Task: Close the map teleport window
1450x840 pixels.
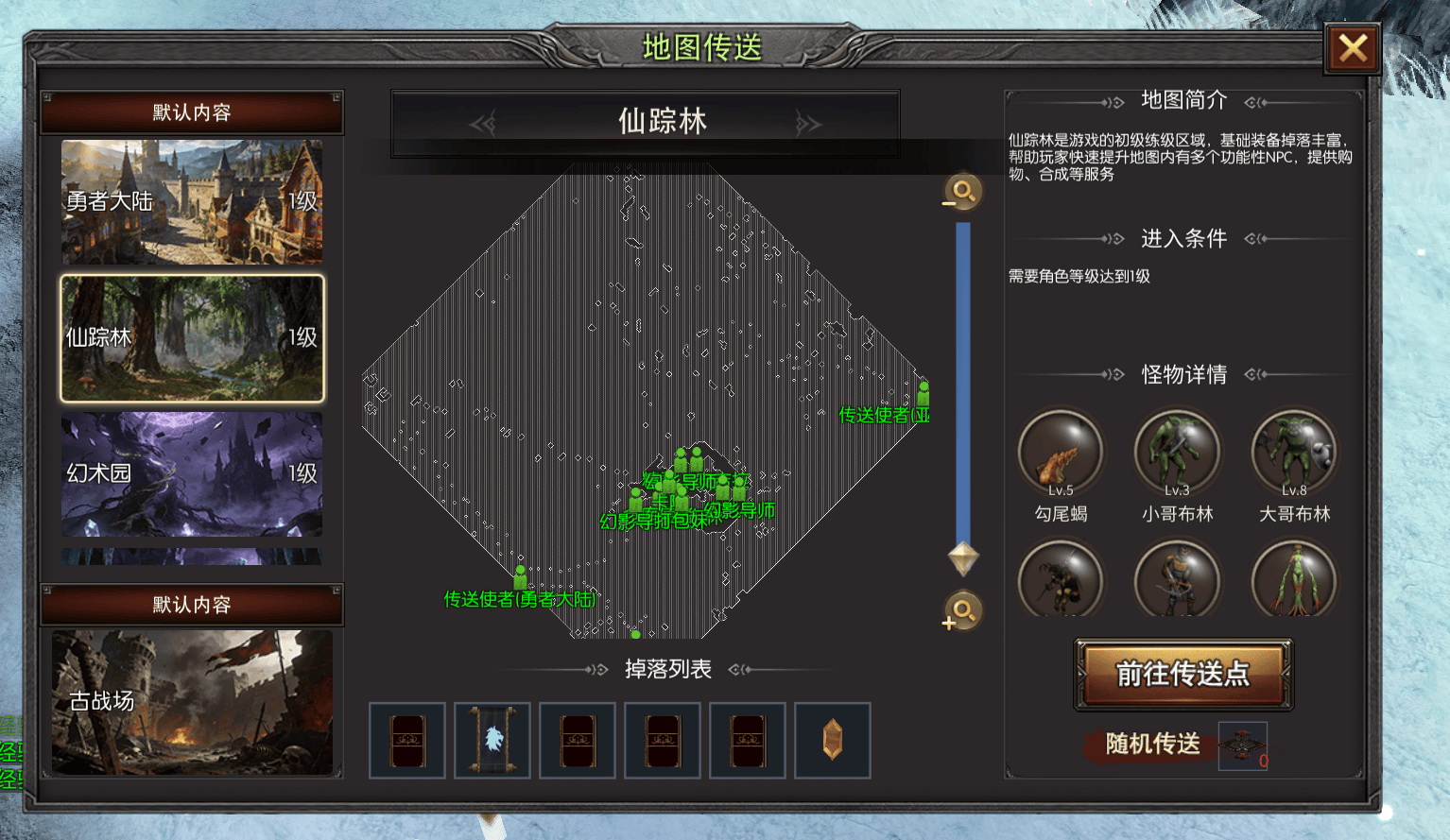Action: [1353, 48]
